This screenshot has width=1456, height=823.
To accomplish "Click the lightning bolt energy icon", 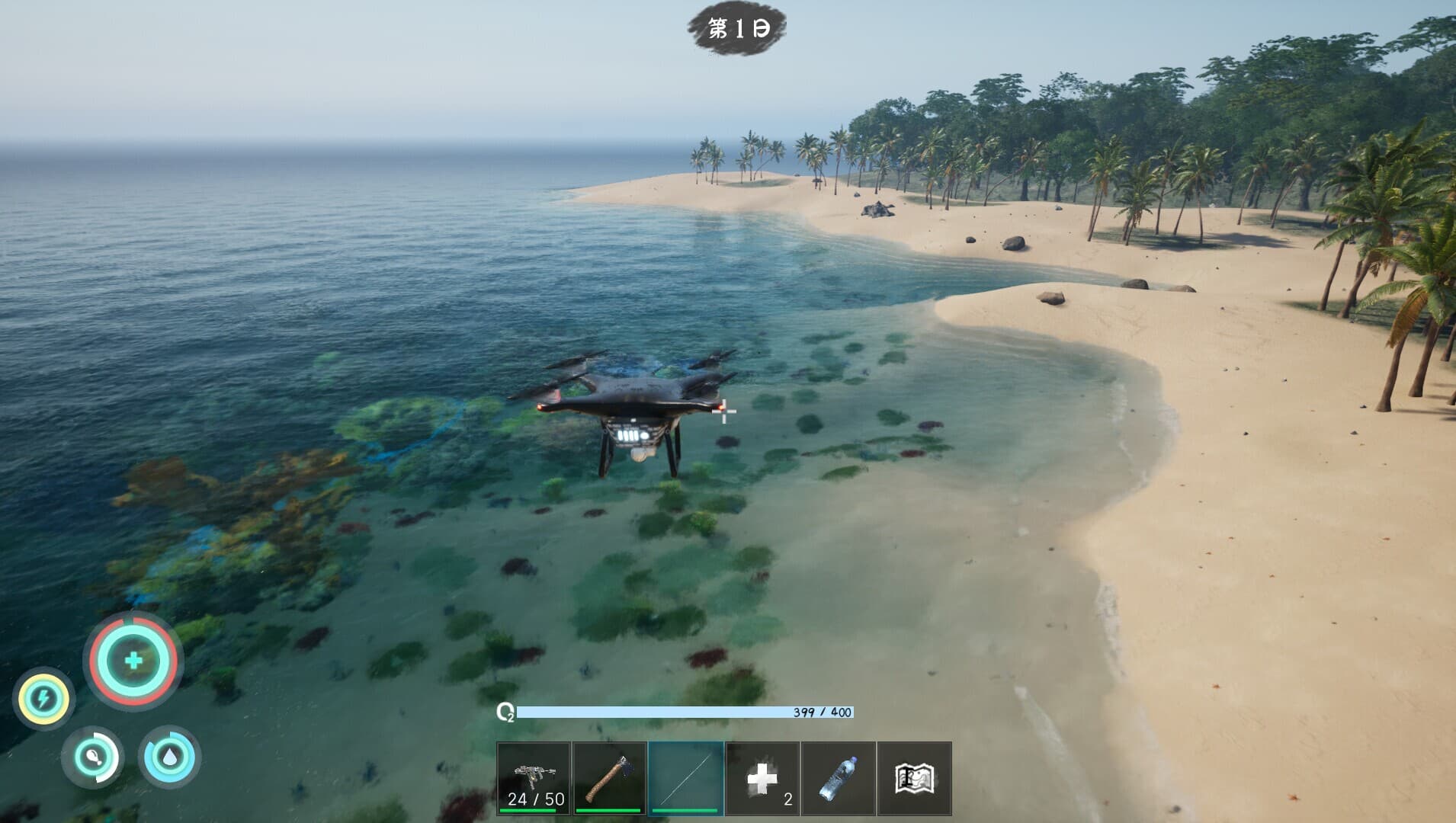I will pos(43,698).
